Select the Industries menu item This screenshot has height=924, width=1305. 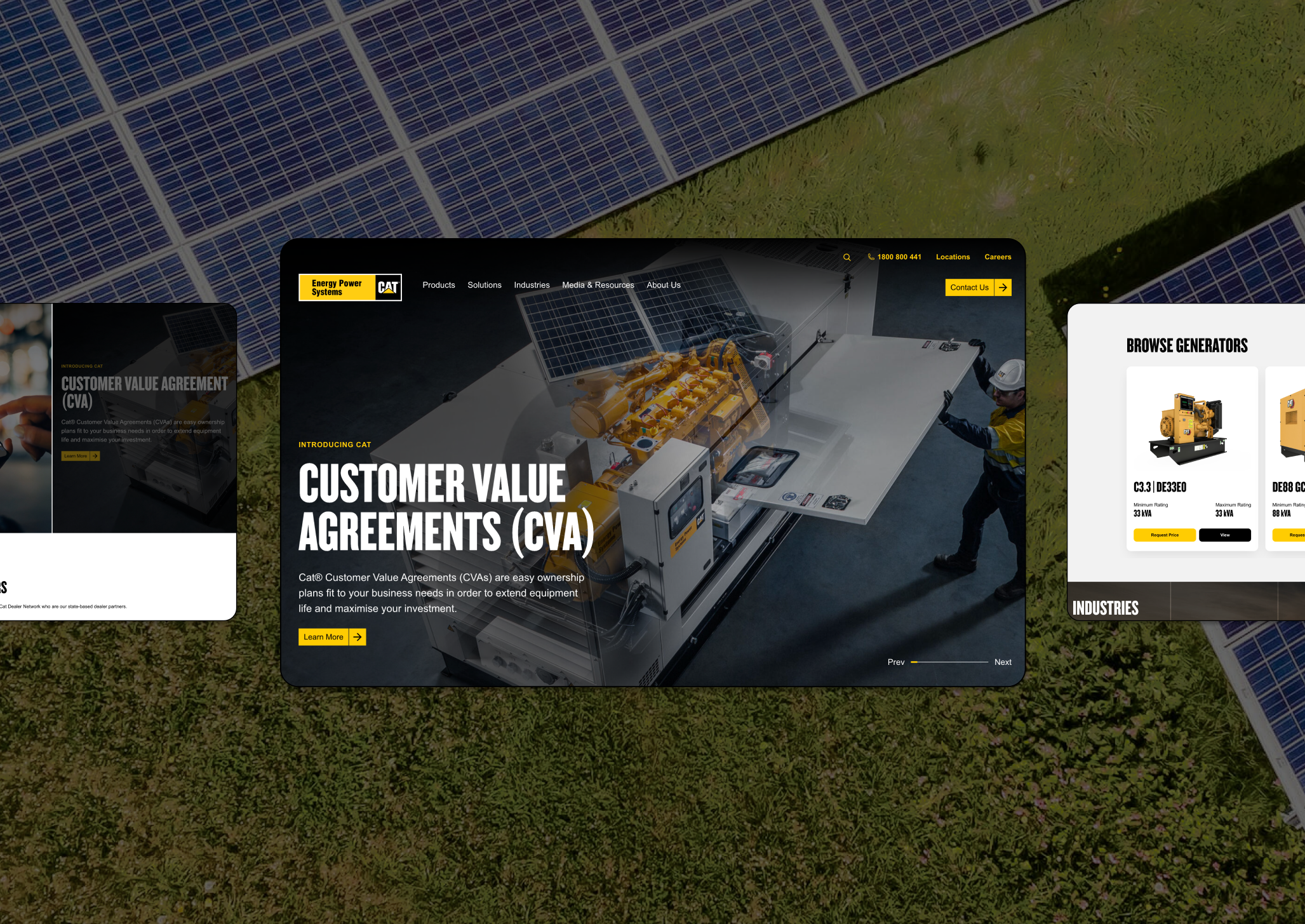click(x=532, y=285)
